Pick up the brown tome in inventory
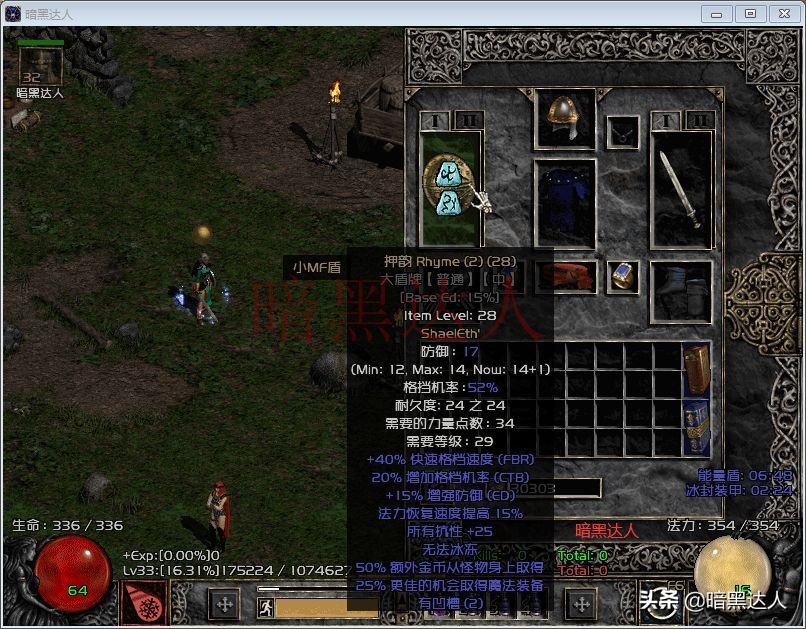Viewport: 806px width, 629px height. point(696,369)
